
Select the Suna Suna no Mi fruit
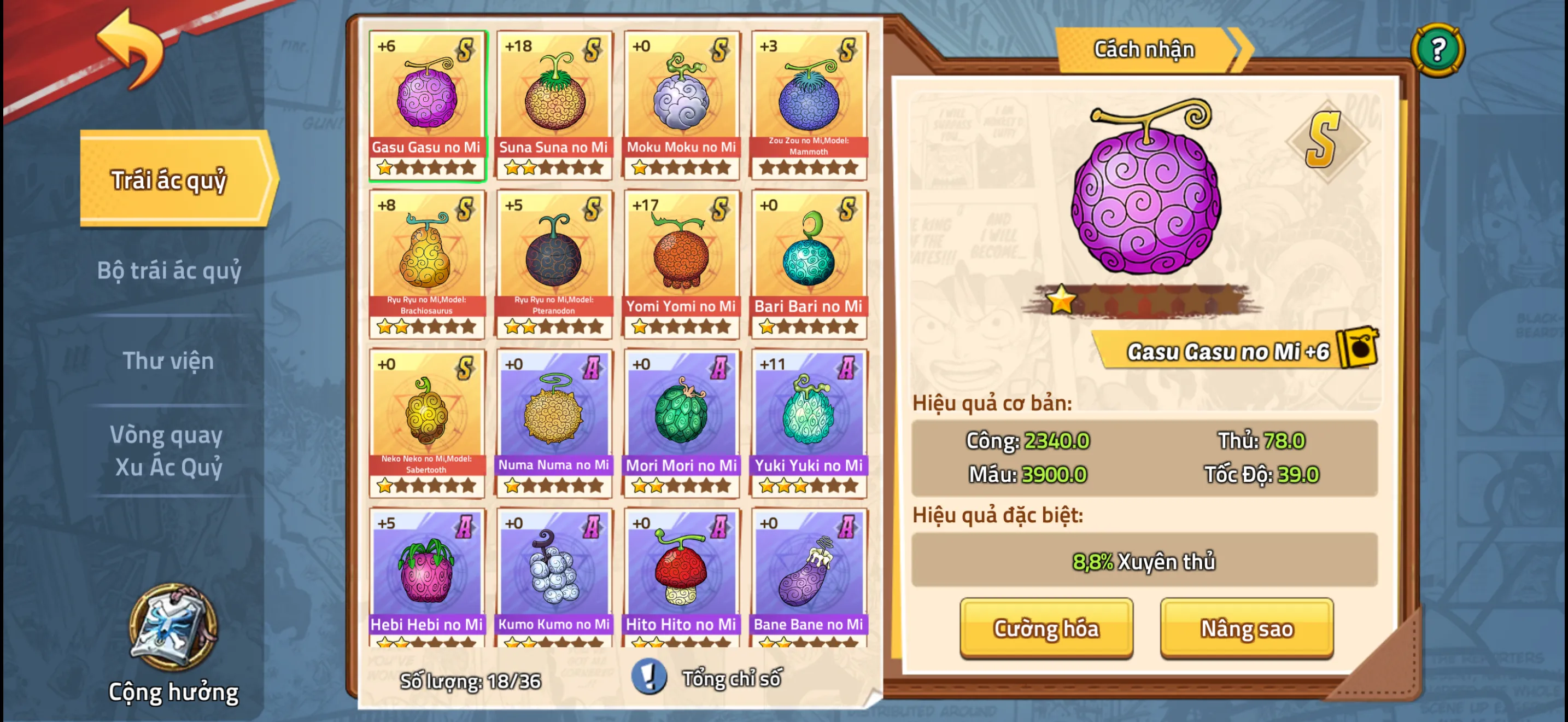pos(553,104)
